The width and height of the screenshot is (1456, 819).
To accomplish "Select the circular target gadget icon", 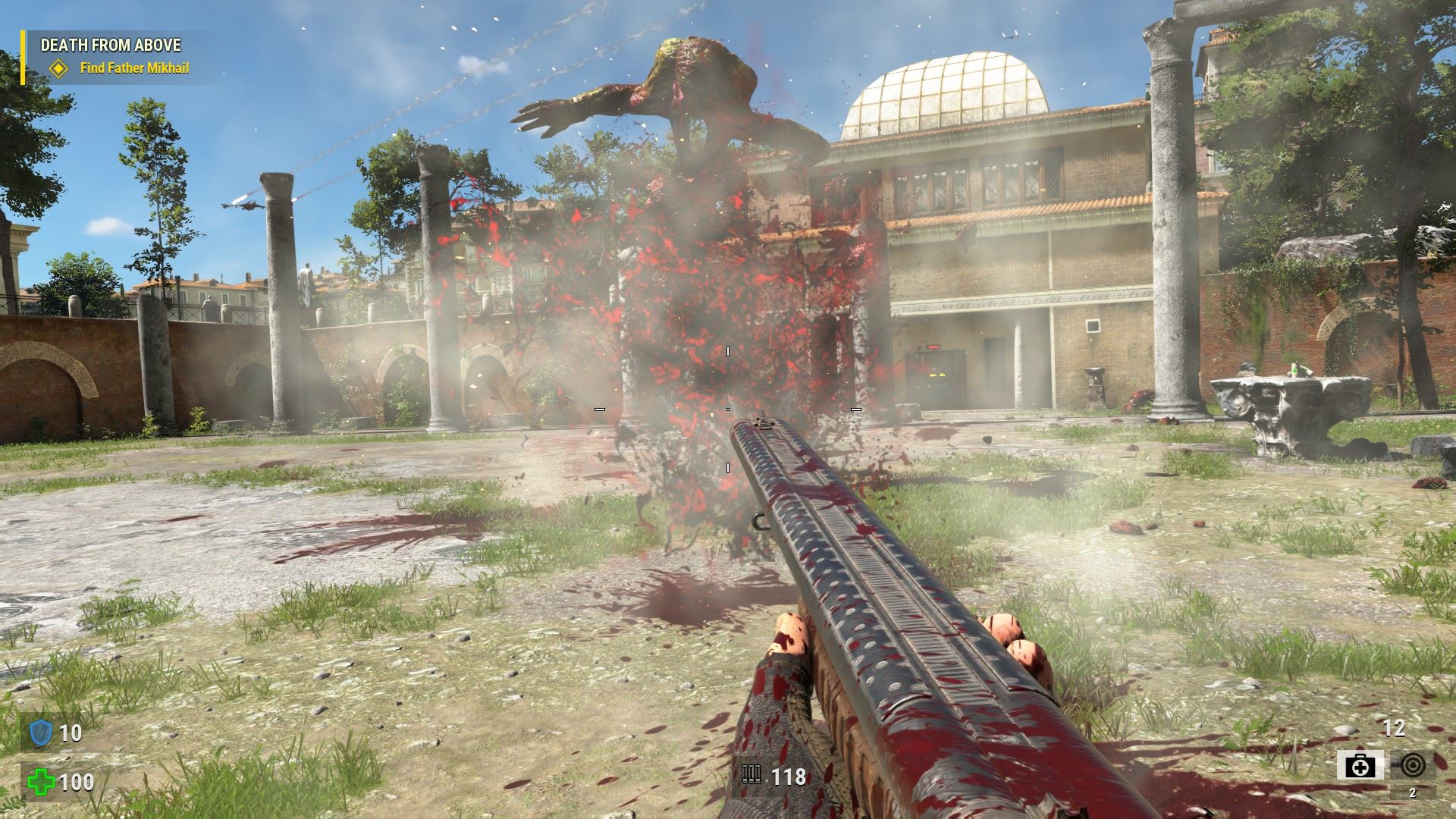I will point(1411,765).
